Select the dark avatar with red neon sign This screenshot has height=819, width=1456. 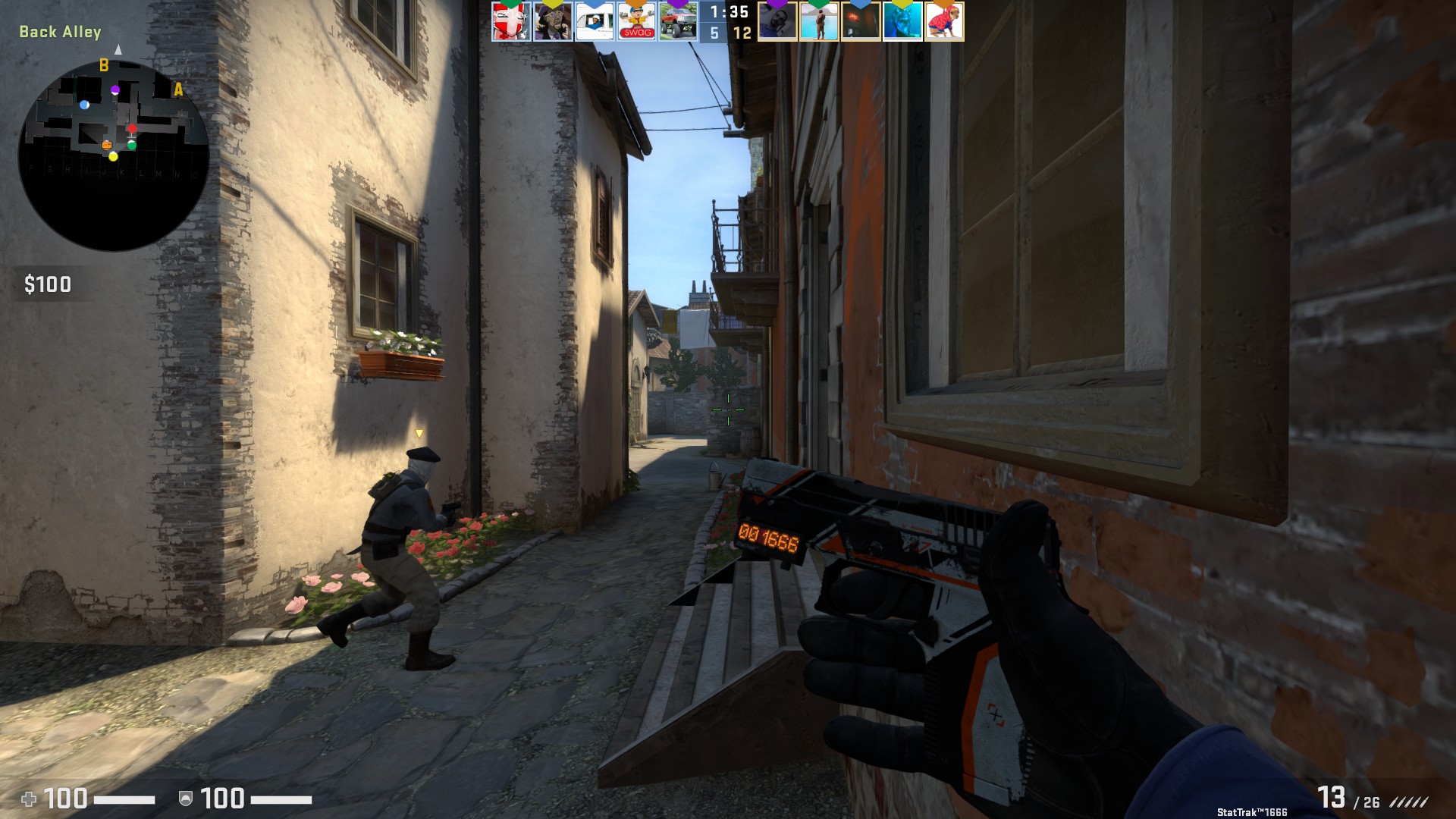(861, 22)
